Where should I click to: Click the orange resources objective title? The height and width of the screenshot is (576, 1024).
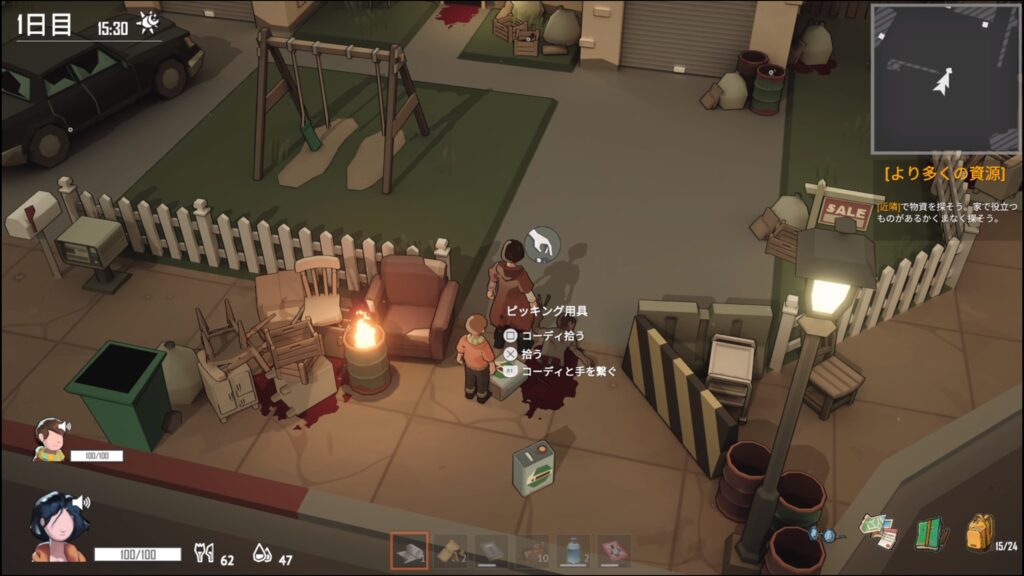pos(943,173)
